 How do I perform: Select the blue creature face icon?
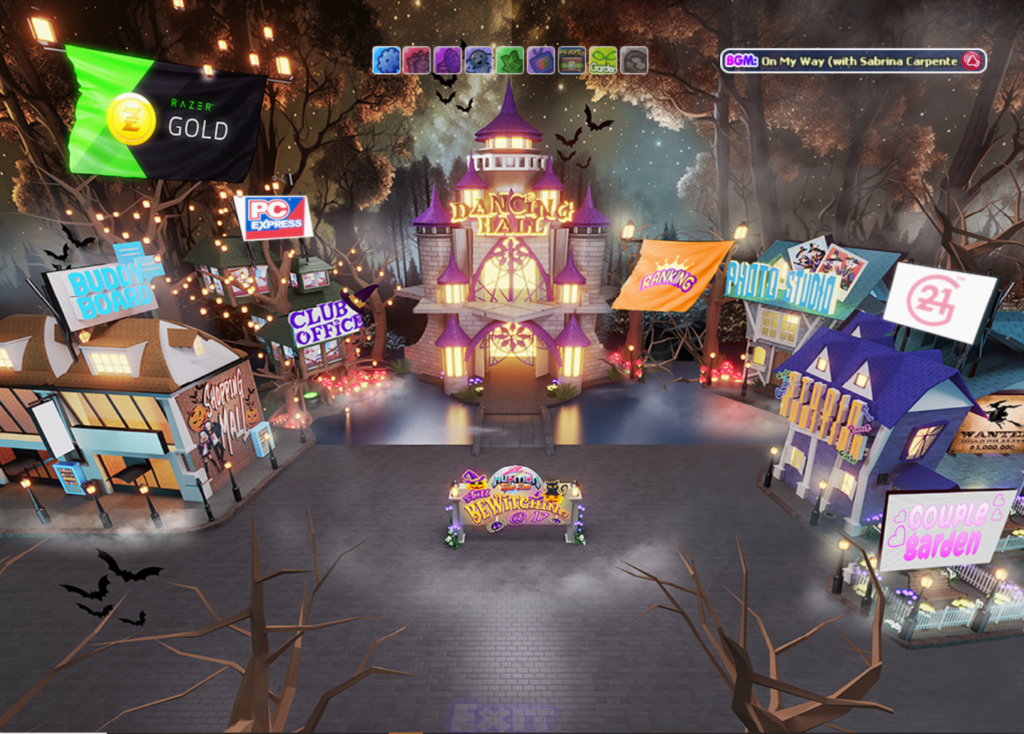tap(479, 60)
